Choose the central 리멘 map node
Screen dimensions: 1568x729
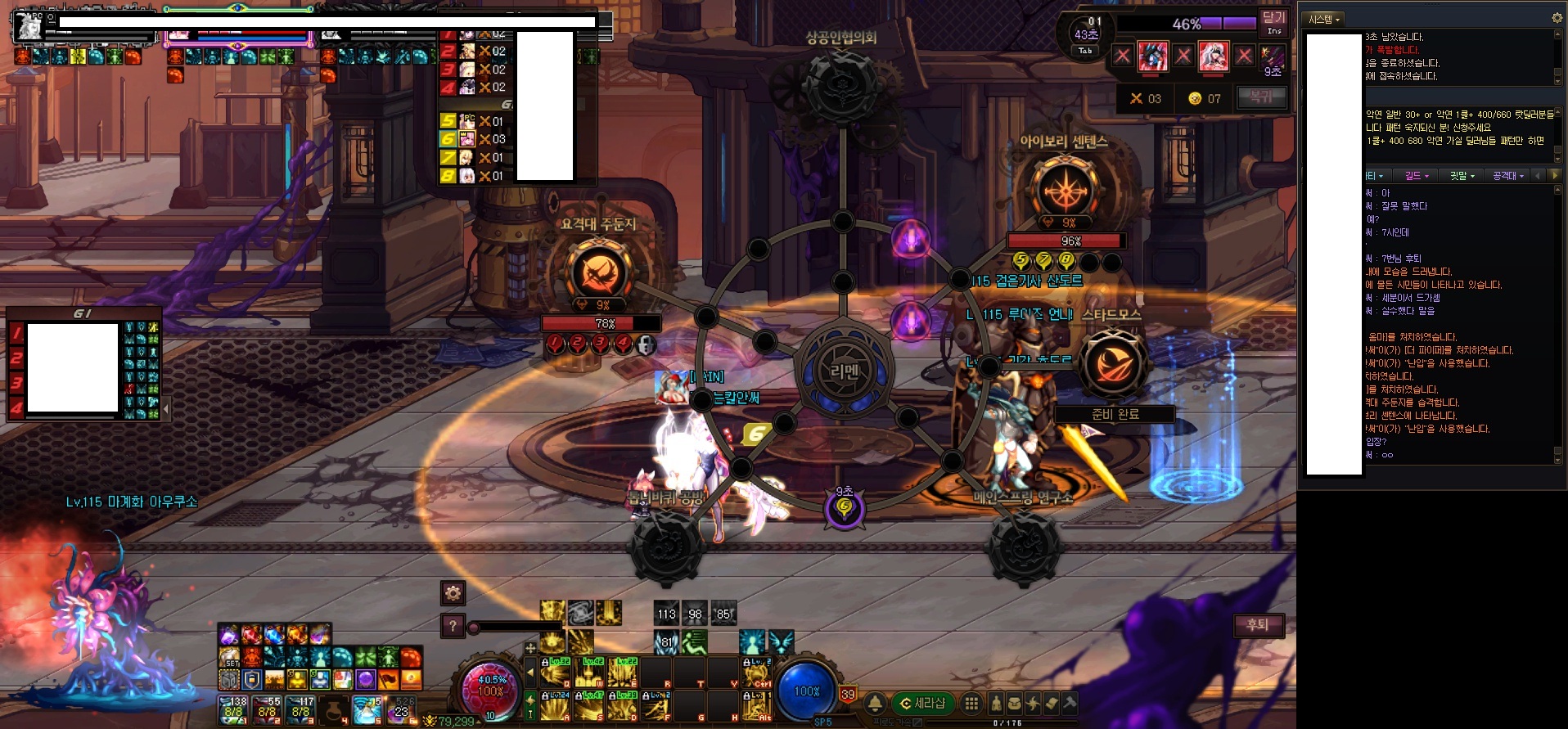(844, 371)
